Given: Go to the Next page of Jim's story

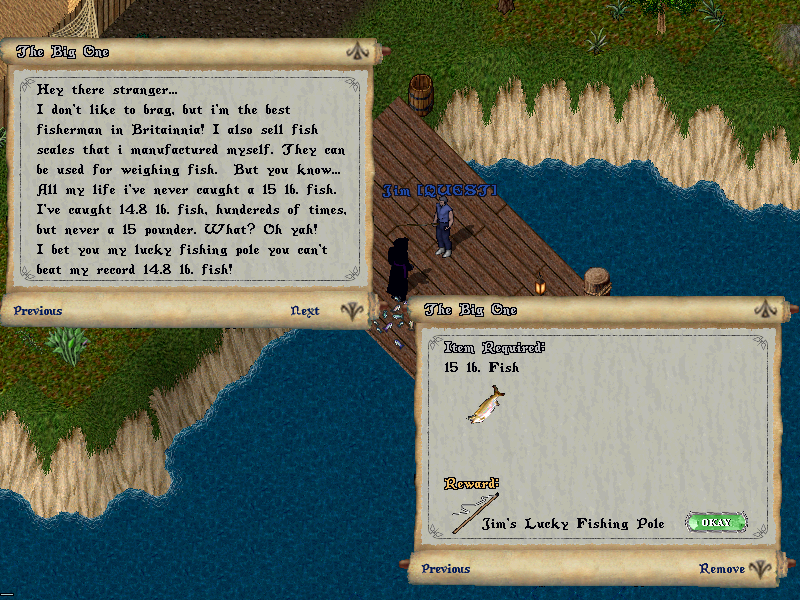Looking at the screenshot, I should coord(305,311).
